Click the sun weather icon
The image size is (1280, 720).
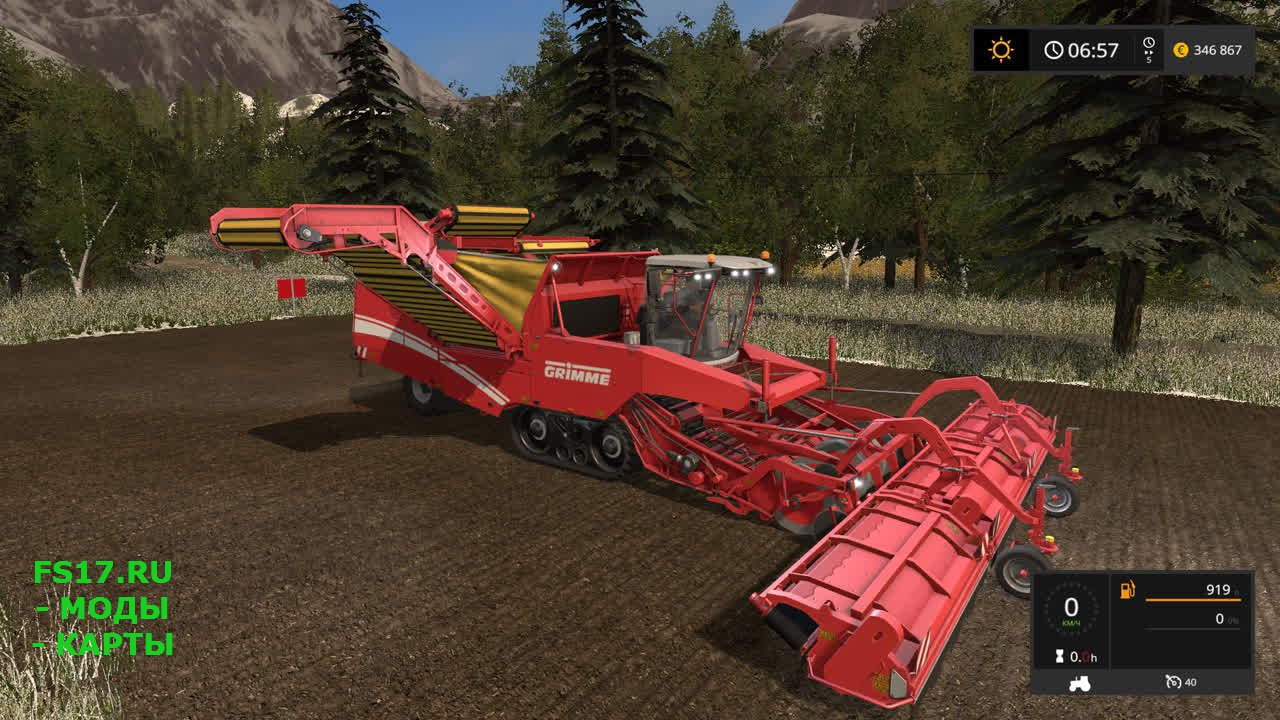[1001, 50]
